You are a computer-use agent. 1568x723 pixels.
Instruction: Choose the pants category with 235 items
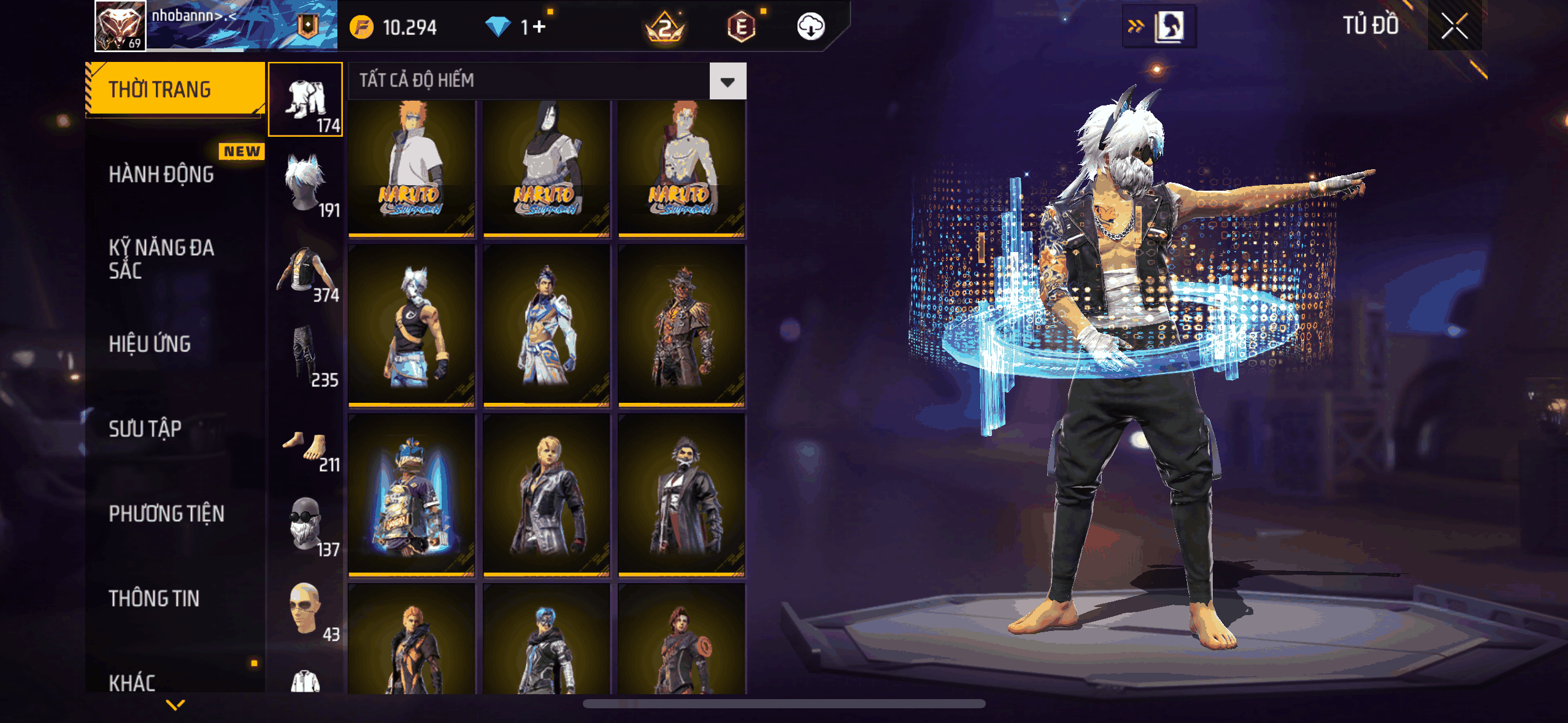306,354
